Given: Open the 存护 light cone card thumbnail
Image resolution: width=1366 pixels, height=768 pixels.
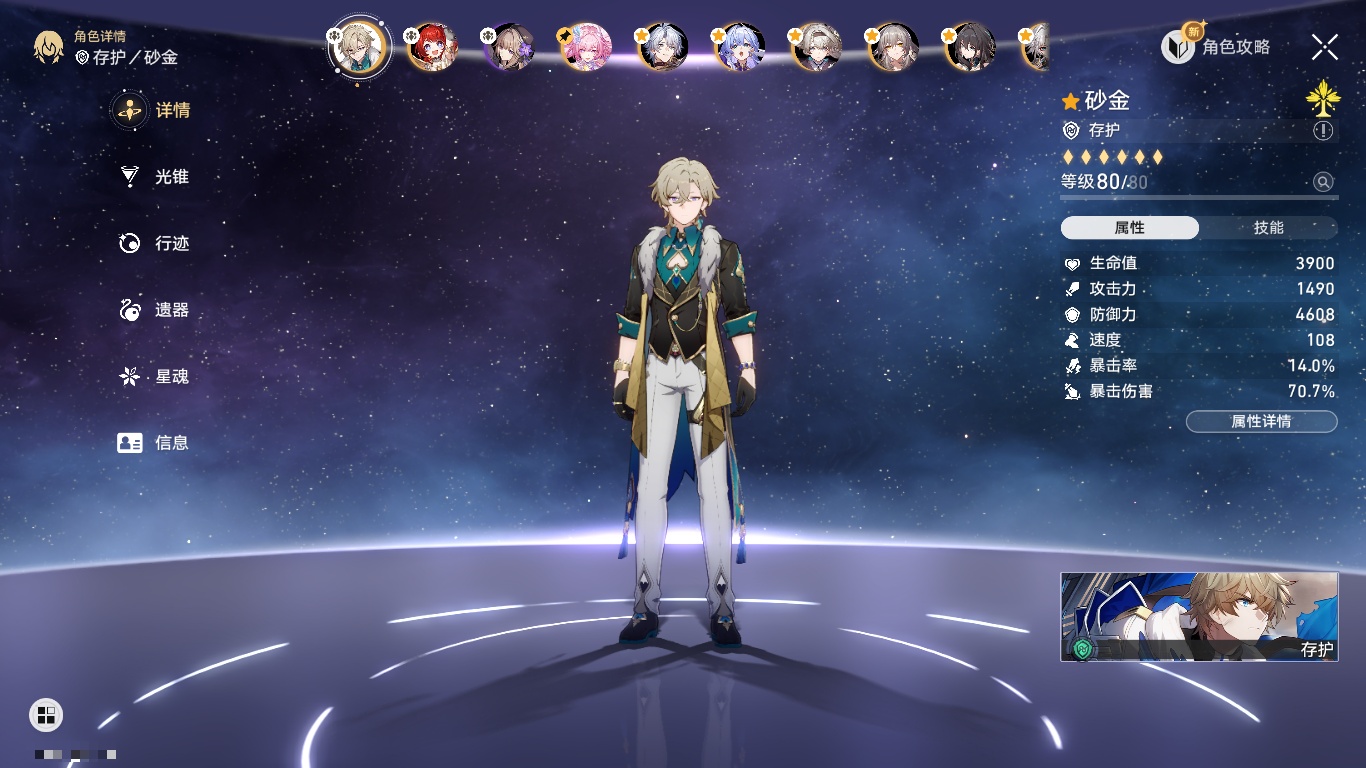Looking at the screenshot, I should coord(1199,616).
